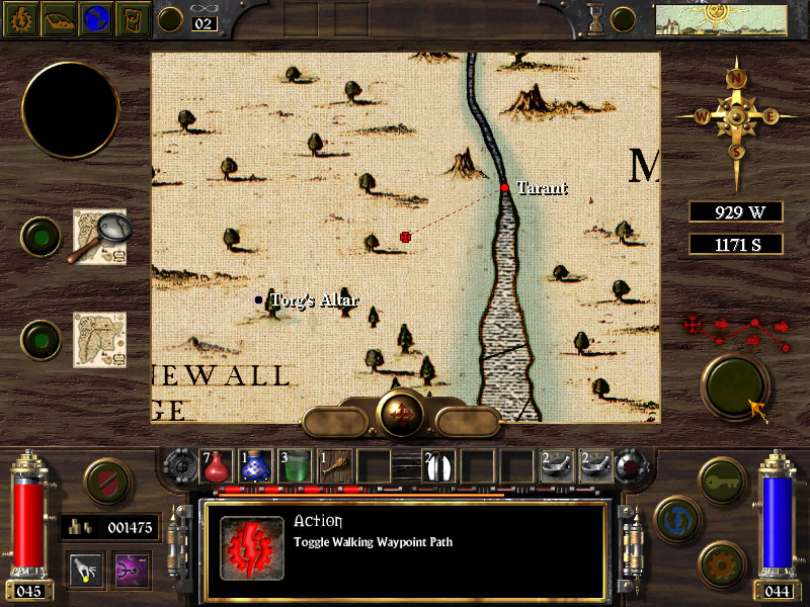This screenshot has width=810, height=607.
Task: Click the round ornament below the map
Action: tap(404, 412)
